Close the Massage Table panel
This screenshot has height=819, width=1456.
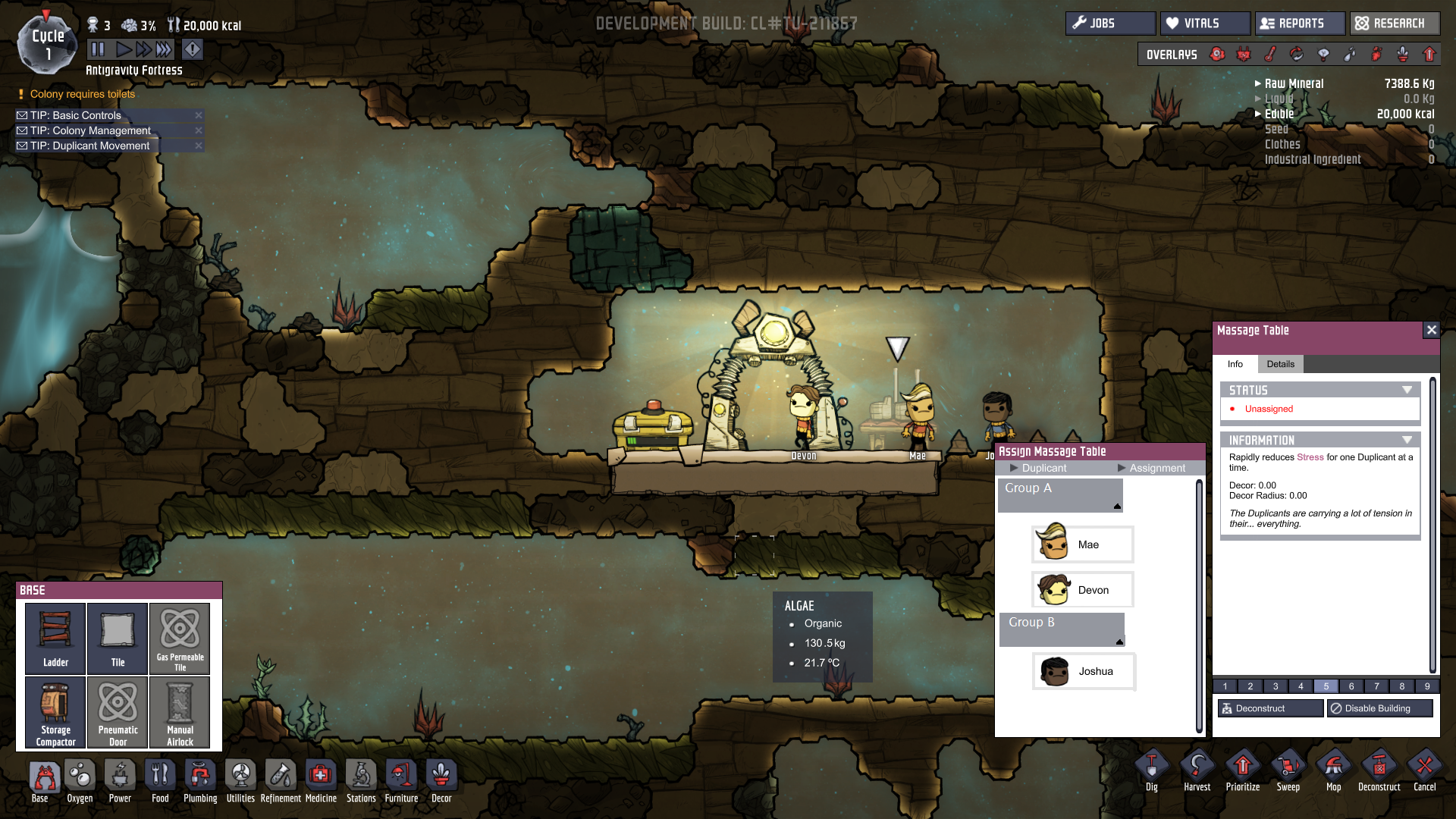[x=1431, y=330]
